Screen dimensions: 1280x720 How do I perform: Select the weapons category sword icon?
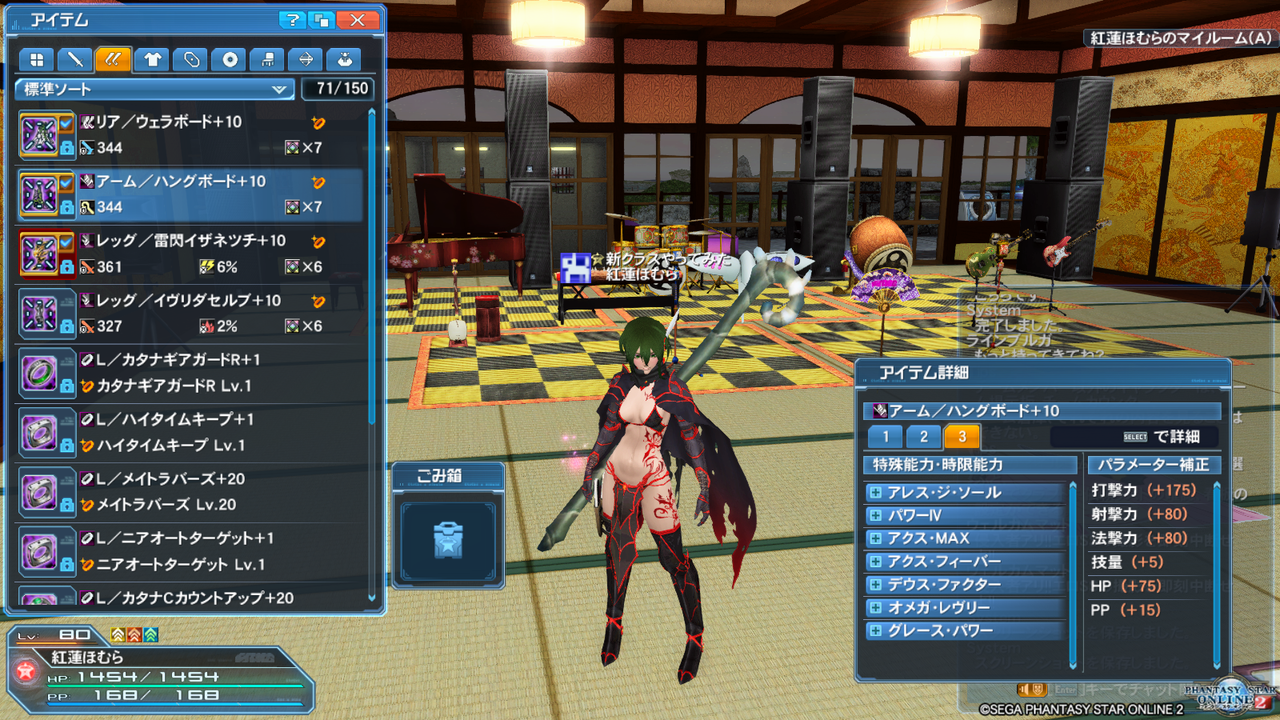74,59
